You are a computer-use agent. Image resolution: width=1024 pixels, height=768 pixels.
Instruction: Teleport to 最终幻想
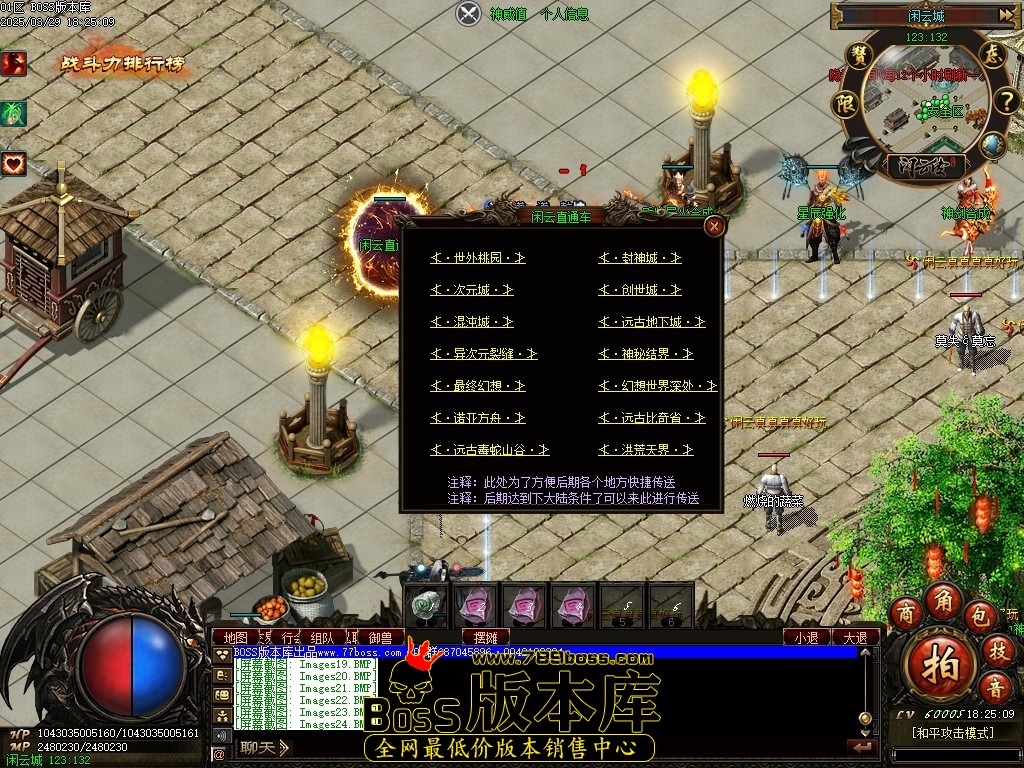point(478,386)
